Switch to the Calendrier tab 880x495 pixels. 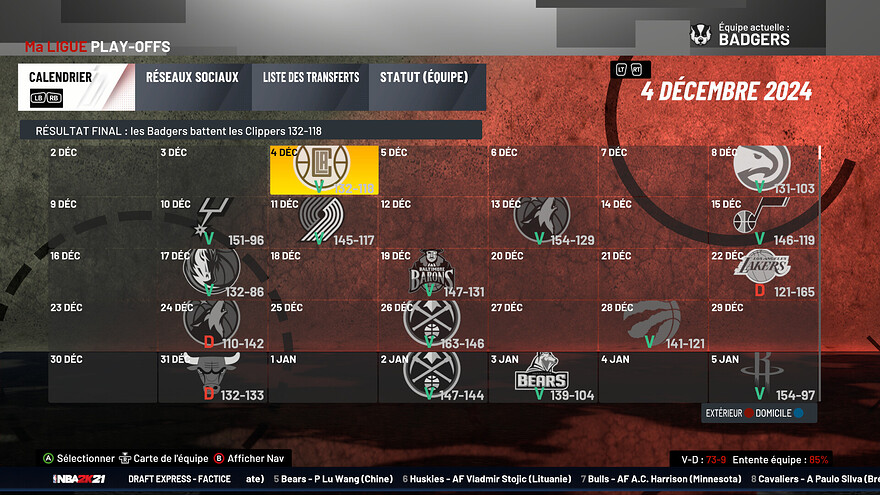[76, 87]
